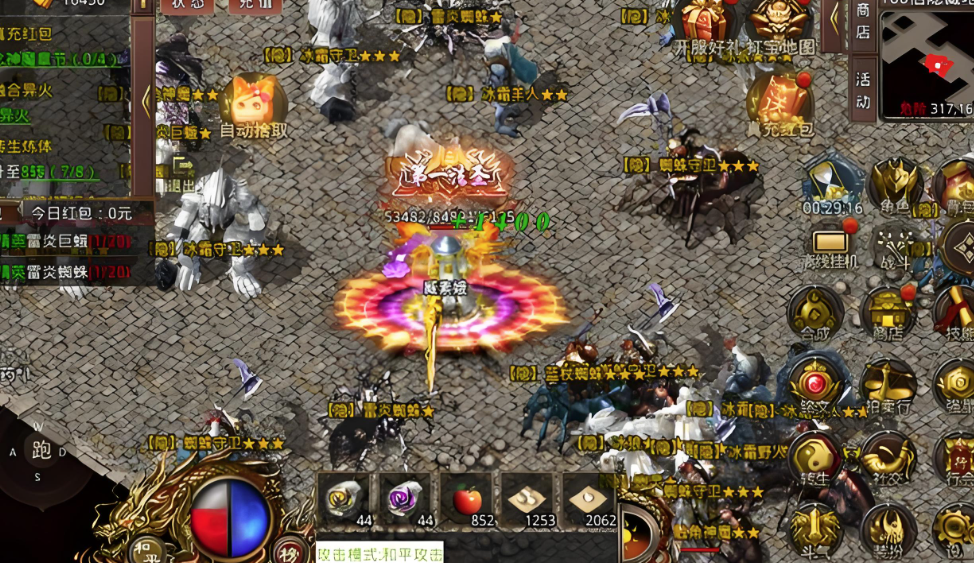
Task: Use the scroll item with count 2062
Action: 590,499
